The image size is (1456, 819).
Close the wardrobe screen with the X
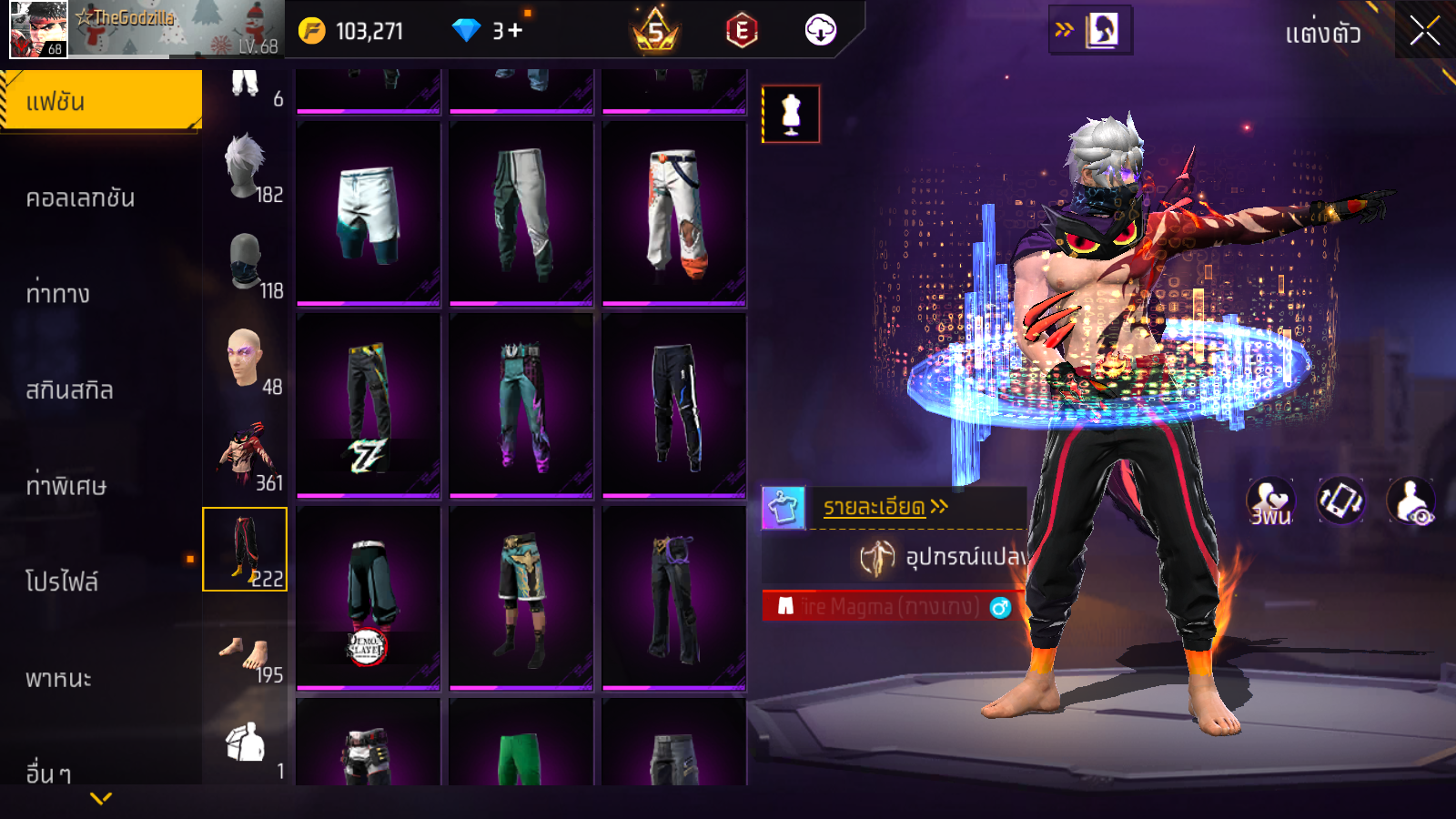pos(1424,32)
